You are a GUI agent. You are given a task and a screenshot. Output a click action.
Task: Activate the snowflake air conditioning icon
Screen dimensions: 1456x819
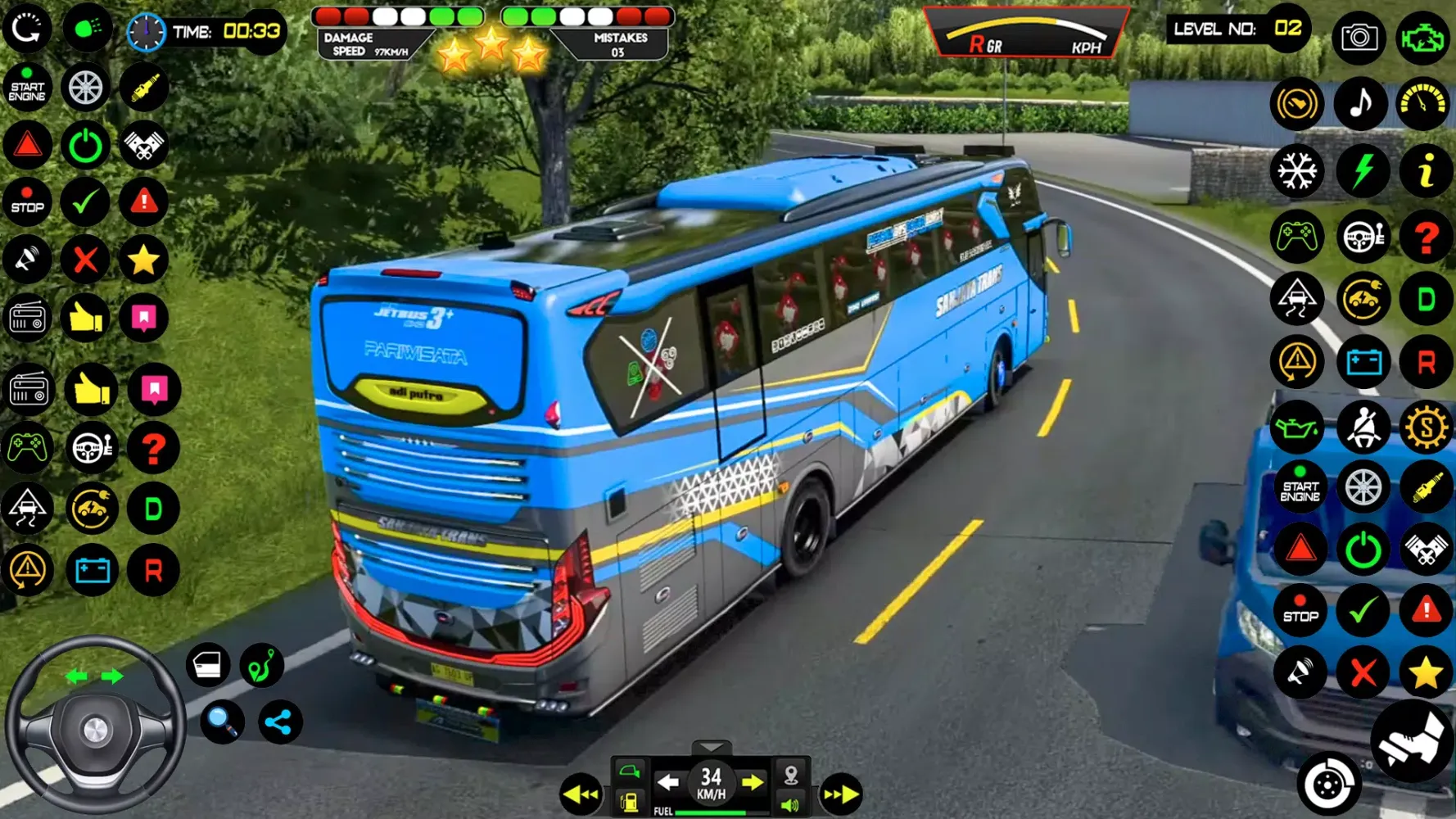[1297, 170]
